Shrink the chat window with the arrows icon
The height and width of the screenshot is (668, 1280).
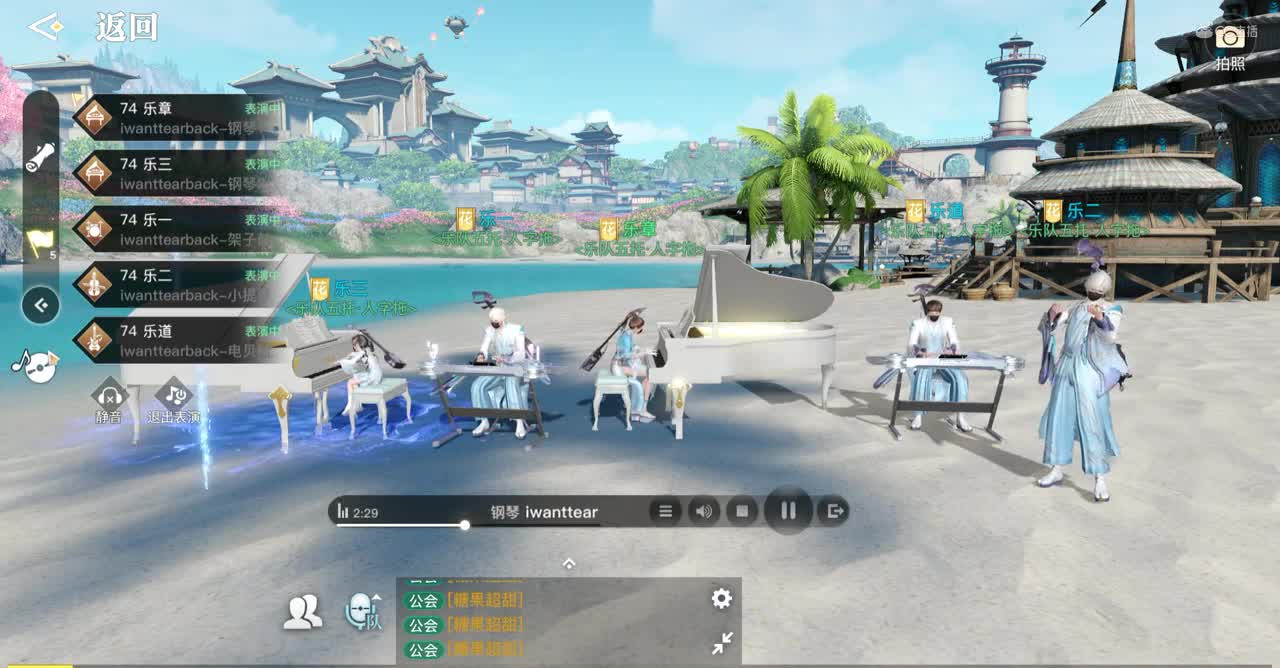[x=722, y=644]
